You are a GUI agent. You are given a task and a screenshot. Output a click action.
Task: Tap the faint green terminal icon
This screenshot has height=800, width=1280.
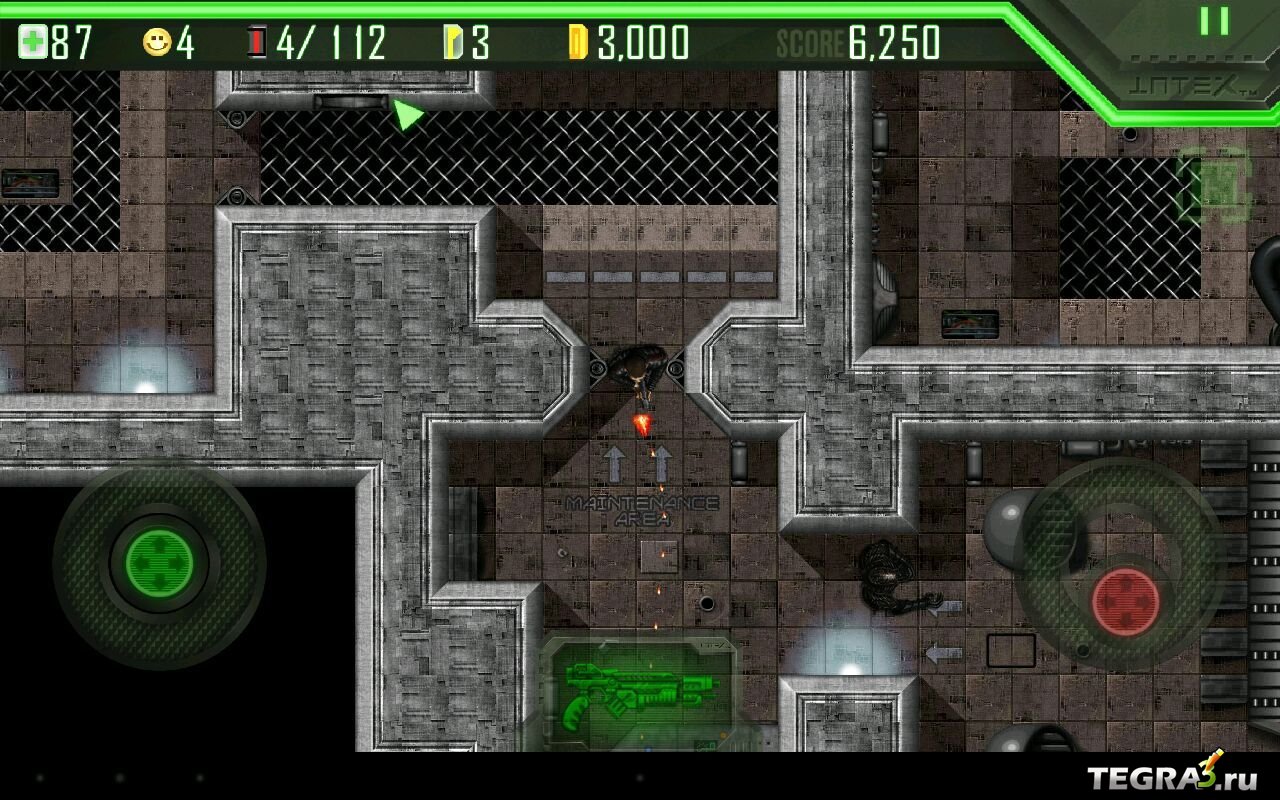(1216, 185)
